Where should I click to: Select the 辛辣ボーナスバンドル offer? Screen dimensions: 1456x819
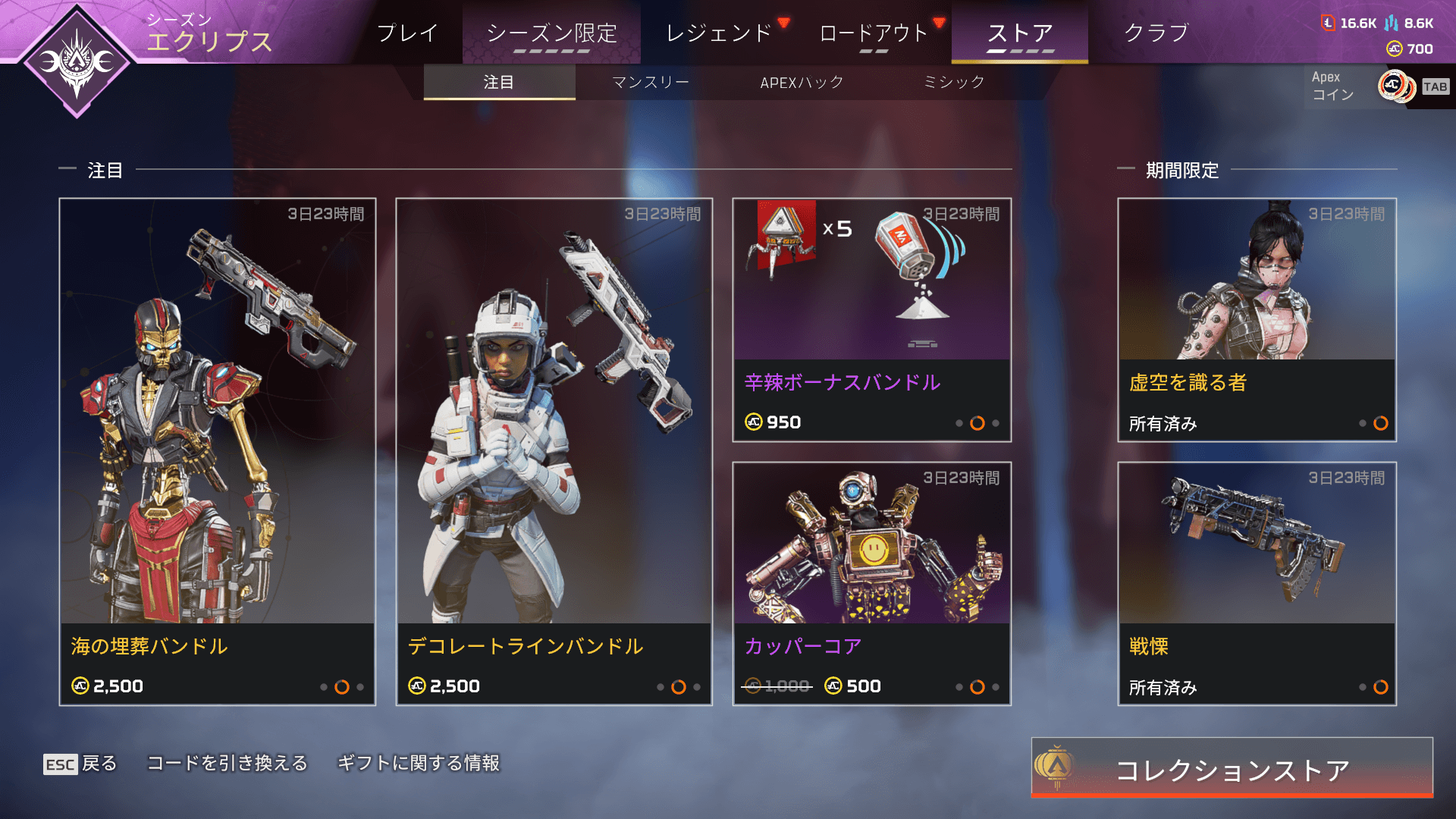(x=871, y=319)
